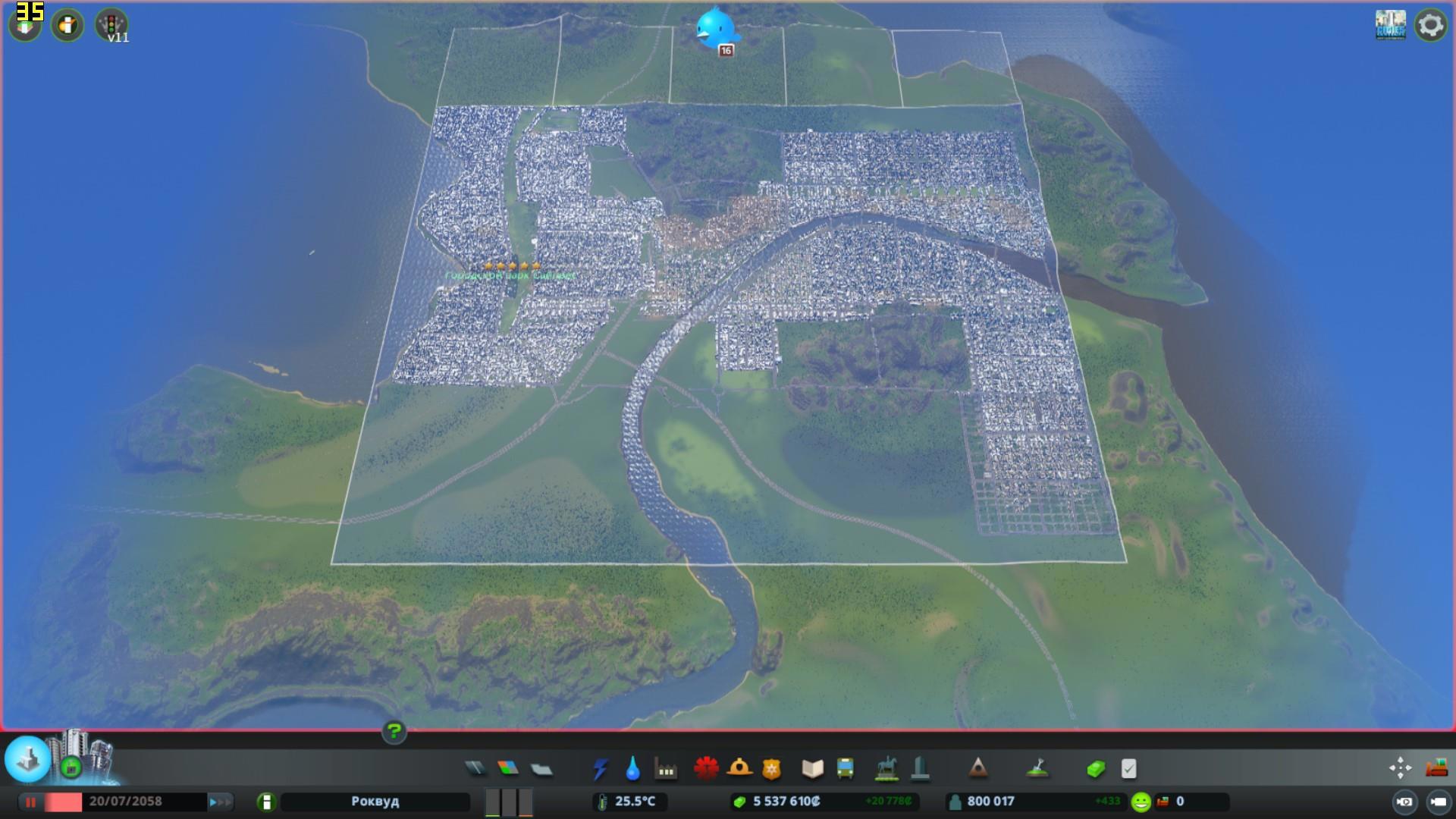Click the blue Chirper bird icon
Image resolution: width=1456 pixels, height=819 pixels.
(x=716, y=27)
